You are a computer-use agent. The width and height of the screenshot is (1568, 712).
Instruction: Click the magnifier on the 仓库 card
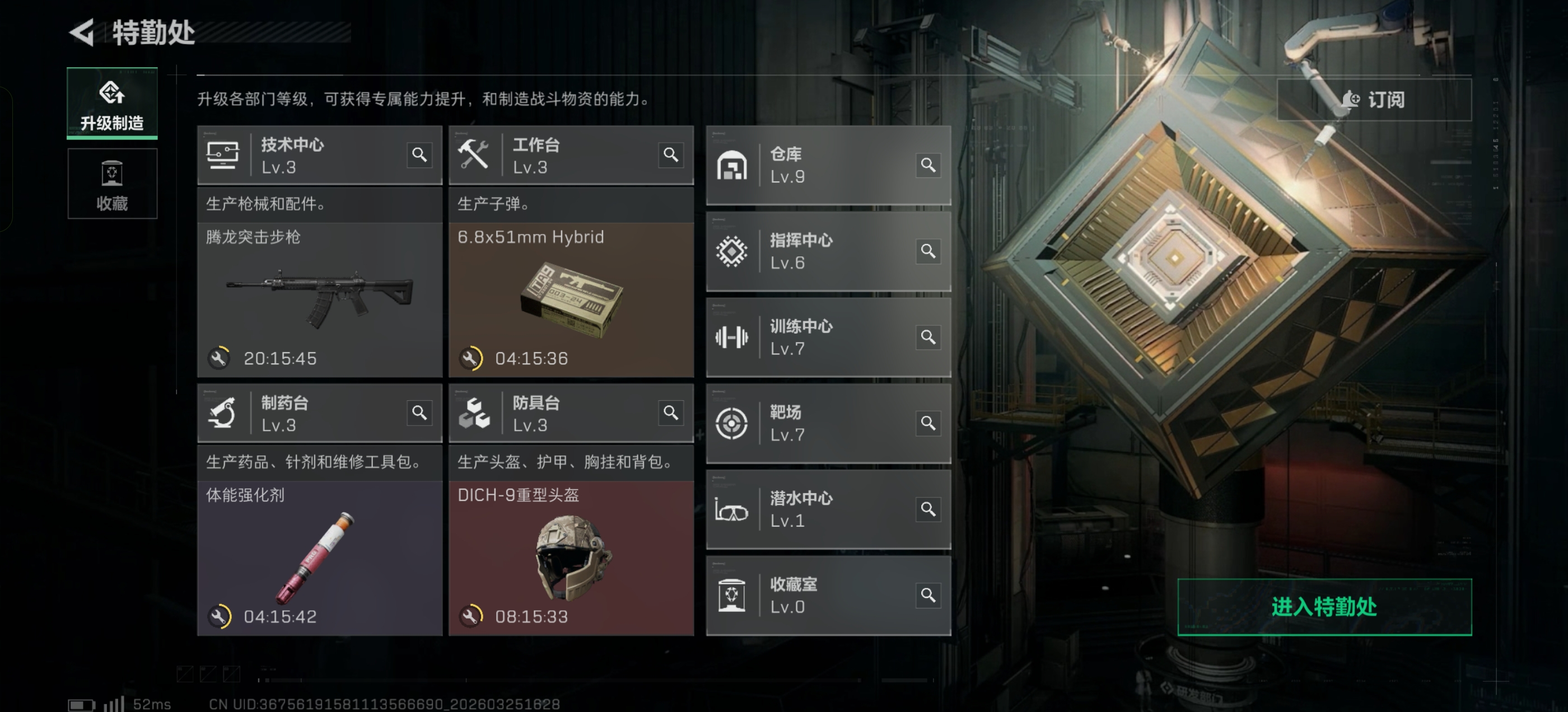point(929,165)
